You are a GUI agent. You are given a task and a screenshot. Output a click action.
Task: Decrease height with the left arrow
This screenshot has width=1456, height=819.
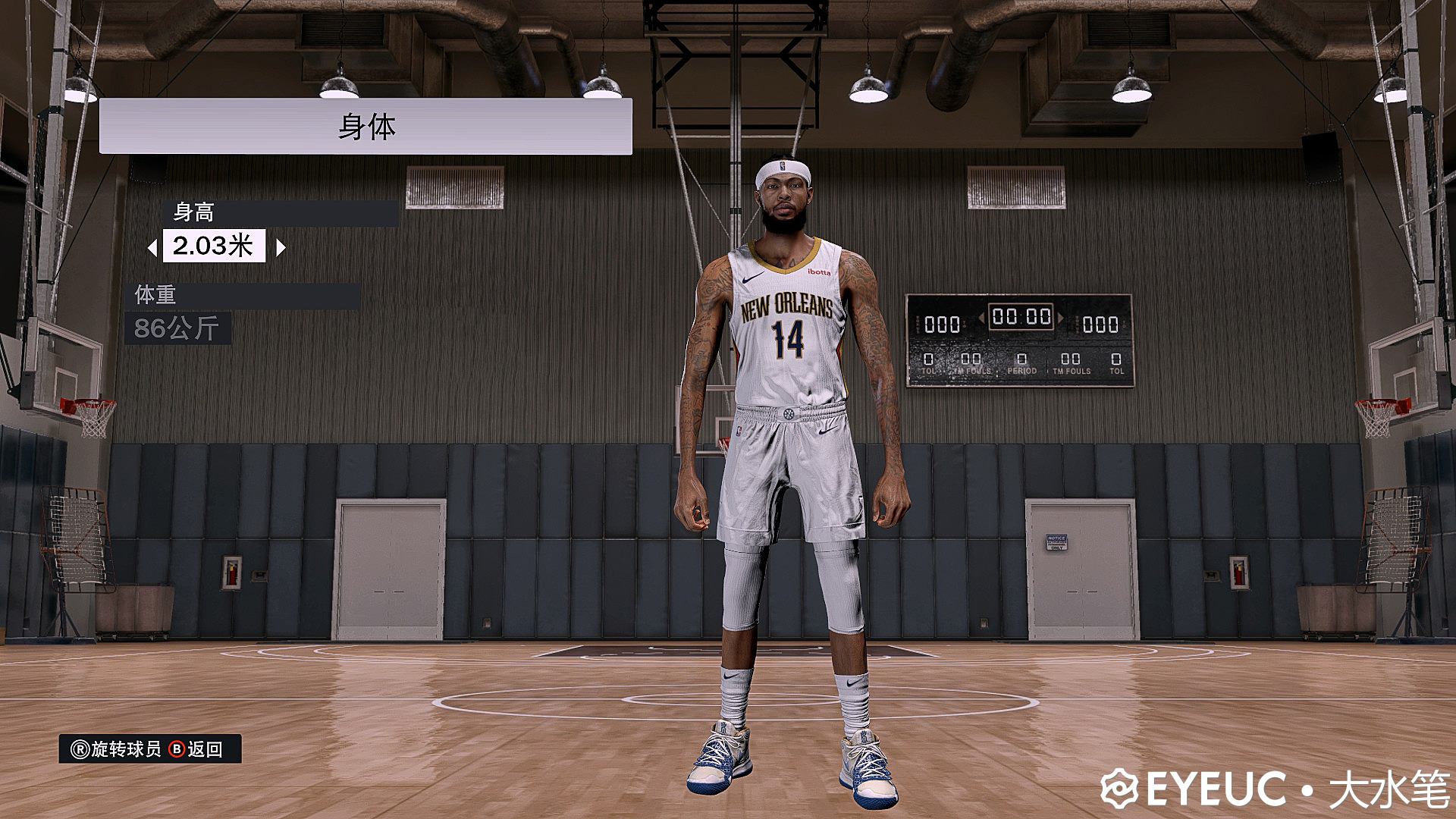152,247
